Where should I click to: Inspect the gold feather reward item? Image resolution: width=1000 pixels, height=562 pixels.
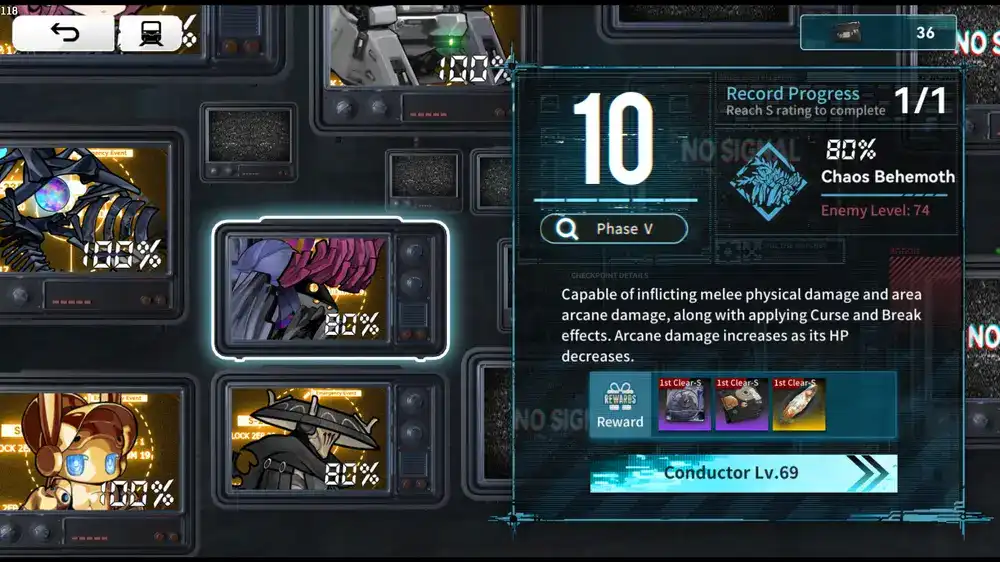click(798, 404)
